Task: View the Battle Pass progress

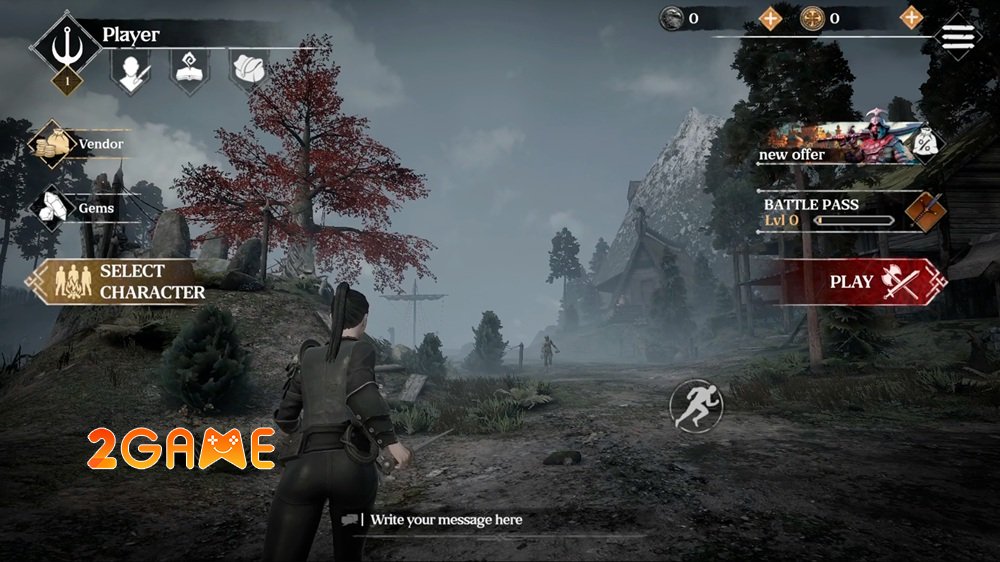Action: (x=850, y=212)
